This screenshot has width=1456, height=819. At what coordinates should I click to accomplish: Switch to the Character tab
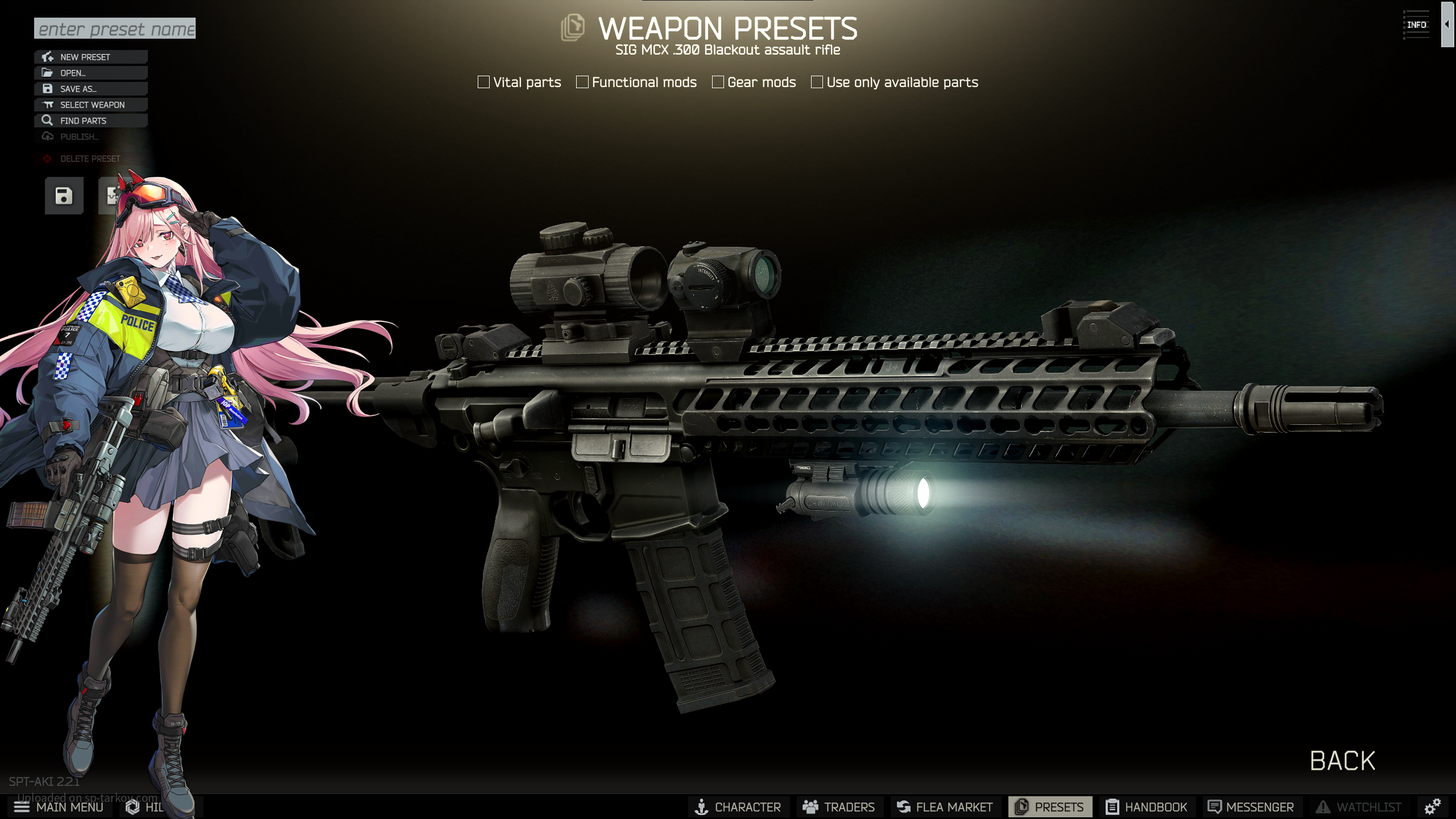point(738,807)
